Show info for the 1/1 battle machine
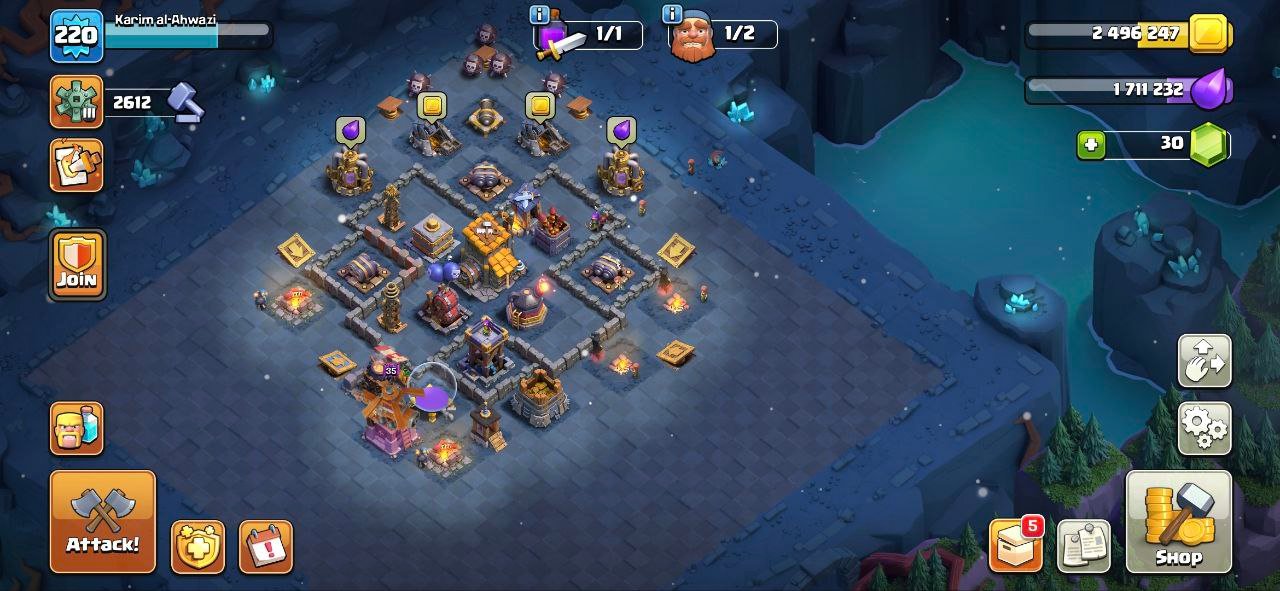The height and width of the screenshot is (591, 1280). 540,15
